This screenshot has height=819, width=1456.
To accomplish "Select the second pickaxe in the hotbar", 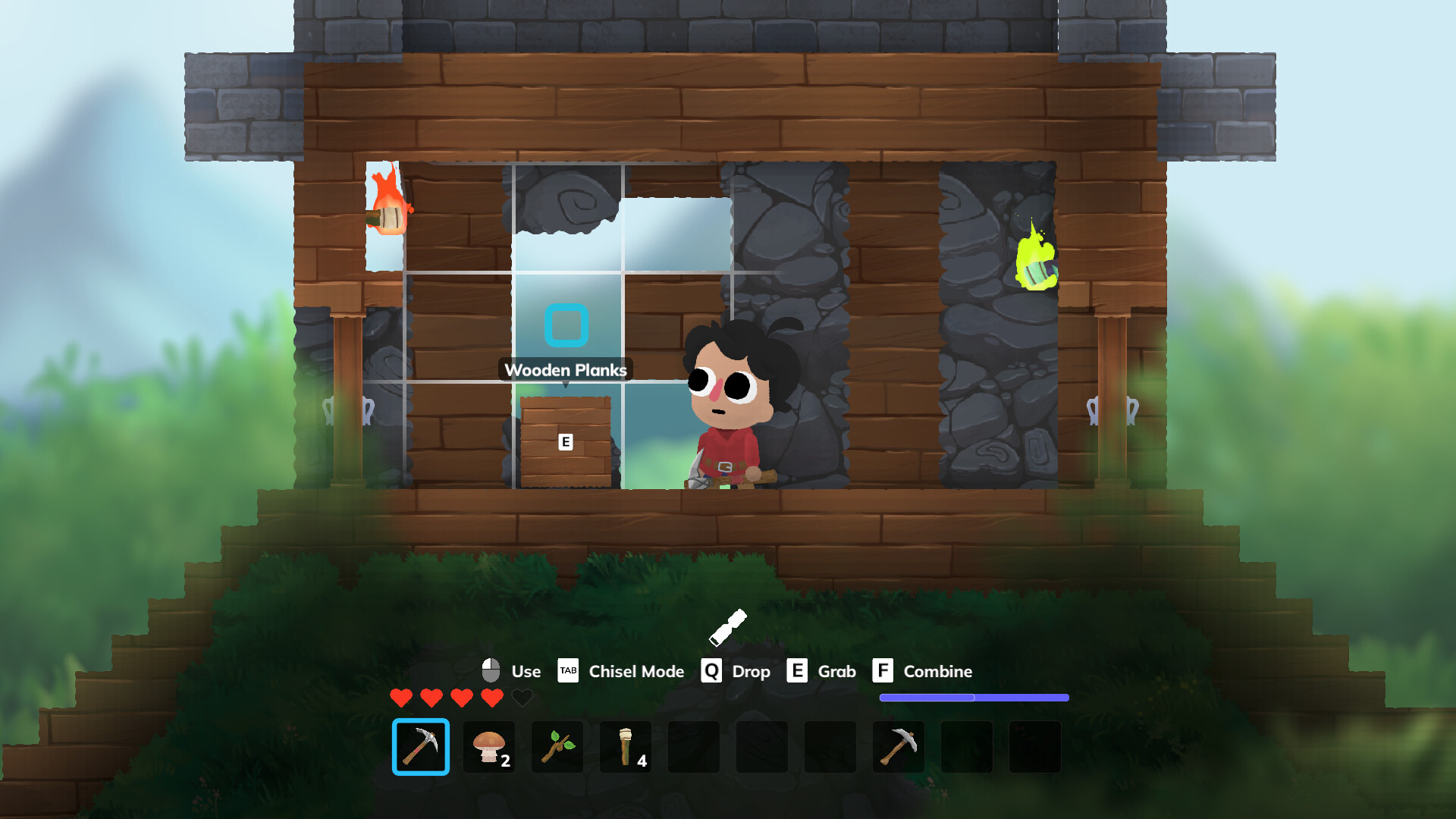I will [x=899, y=747].
